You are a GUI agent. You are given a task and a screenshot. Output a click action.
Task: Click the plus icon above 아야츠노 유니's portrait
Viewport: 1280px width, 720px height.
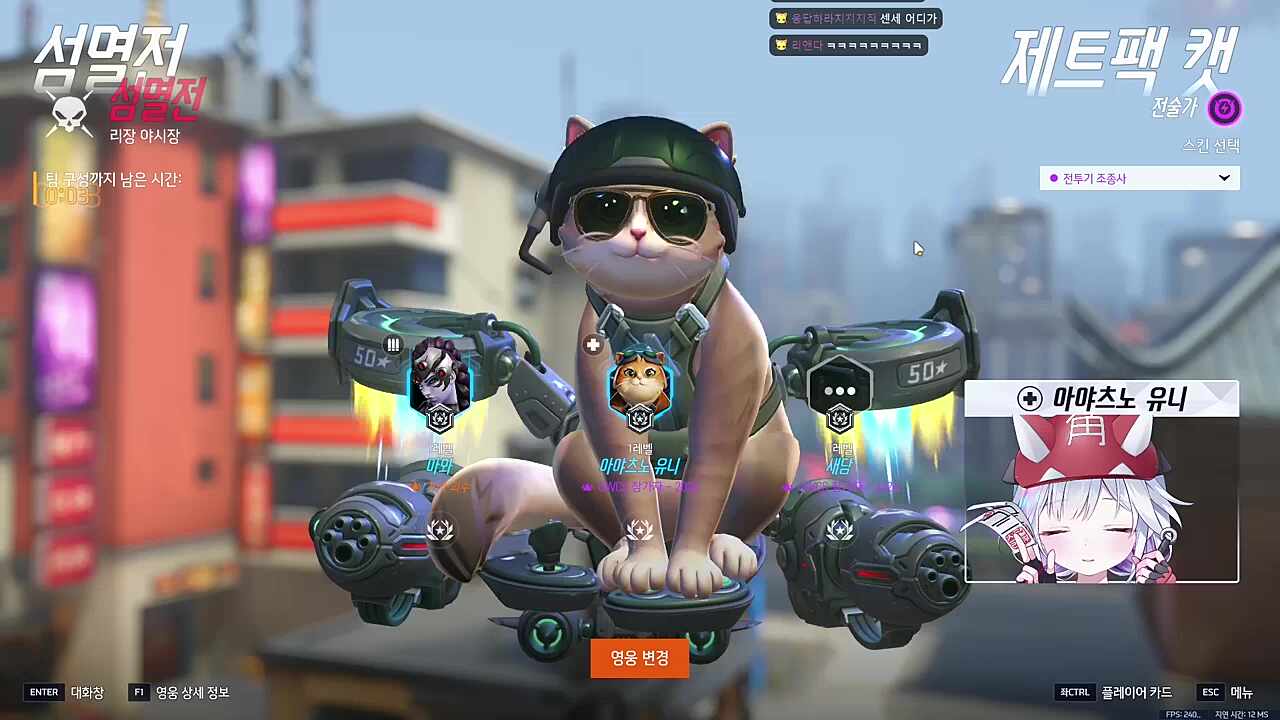click(x=592, y=344)
